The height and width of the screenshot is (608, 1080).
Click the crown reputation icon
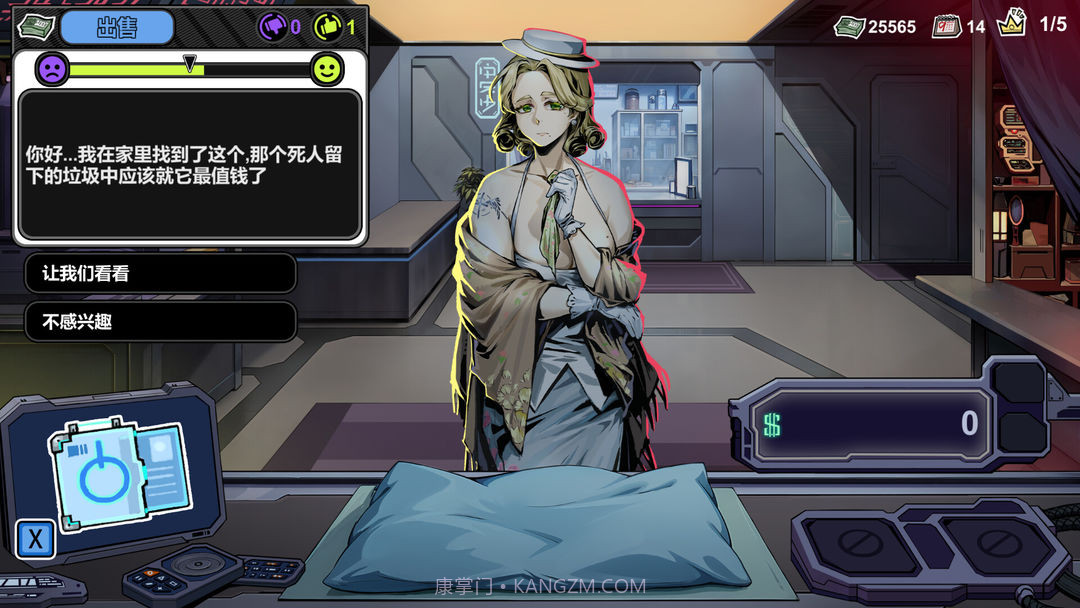(x=1012, y=24)
